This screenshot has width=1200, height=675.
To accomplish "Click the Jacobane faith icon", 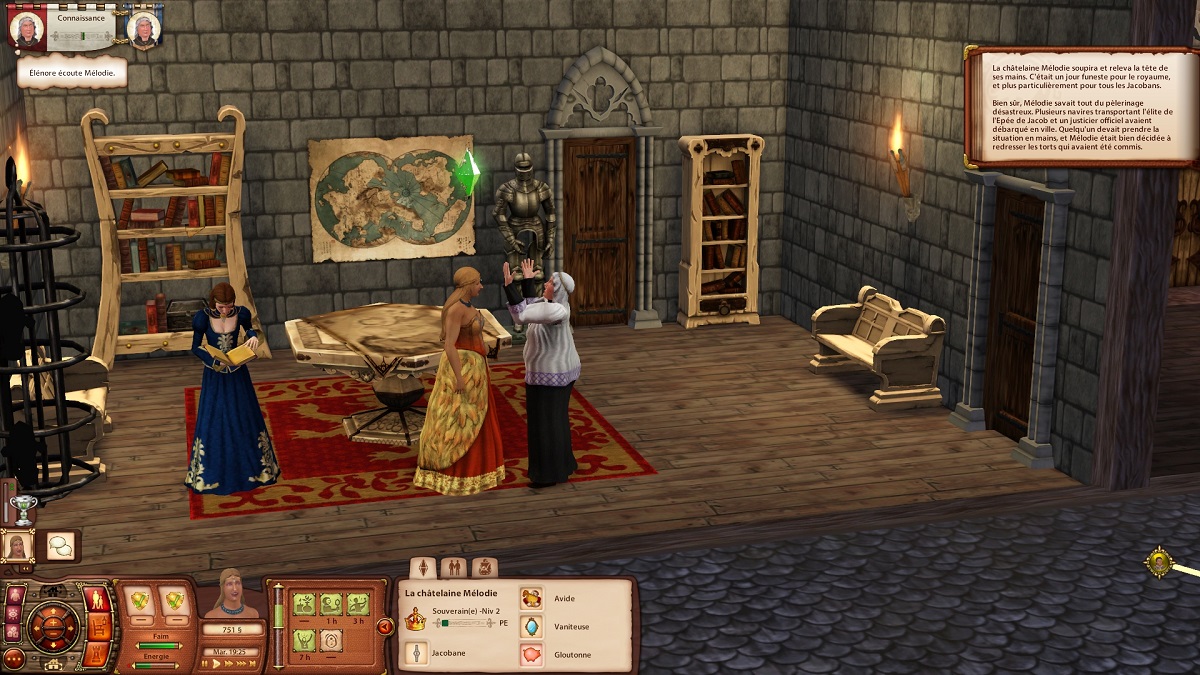I will click(415, 653).
